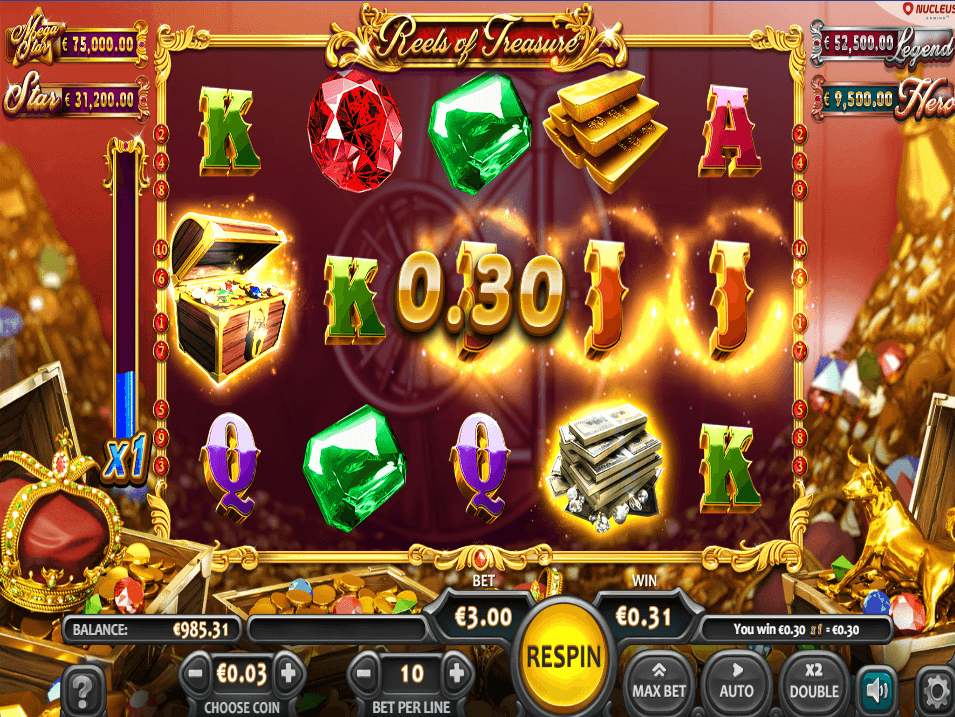Choose the X2 DOUBLE gamble button
This screenshot has height=717, width=955.
(813, 679)
